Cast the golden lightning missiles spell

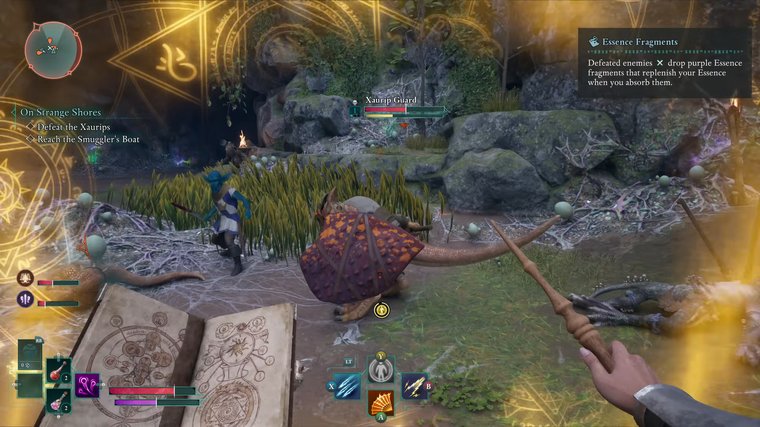[x=414, y=386]
